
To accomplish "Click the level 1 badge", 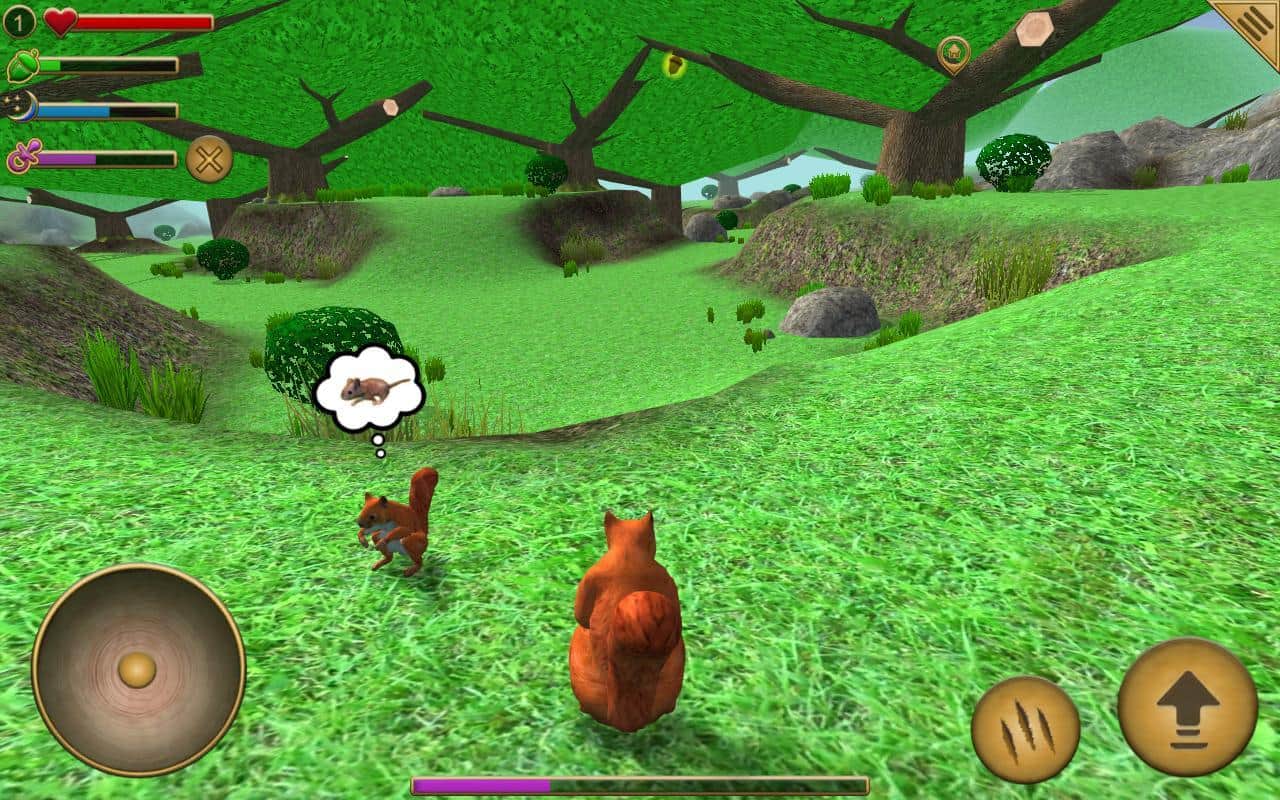I will (x=17, y=18).
